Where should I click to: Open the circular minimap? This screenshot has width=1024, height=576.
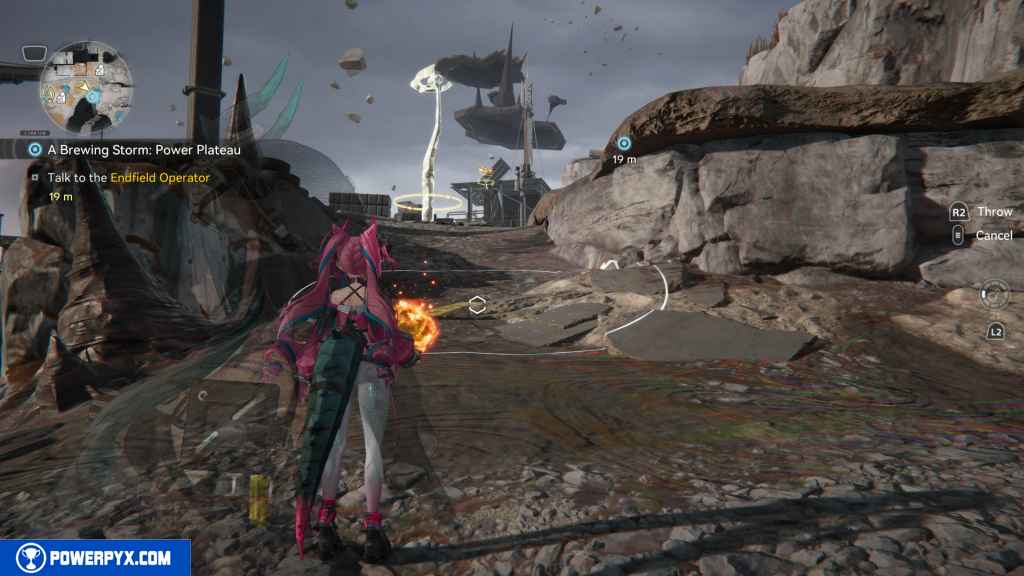(x=86, y=87)
